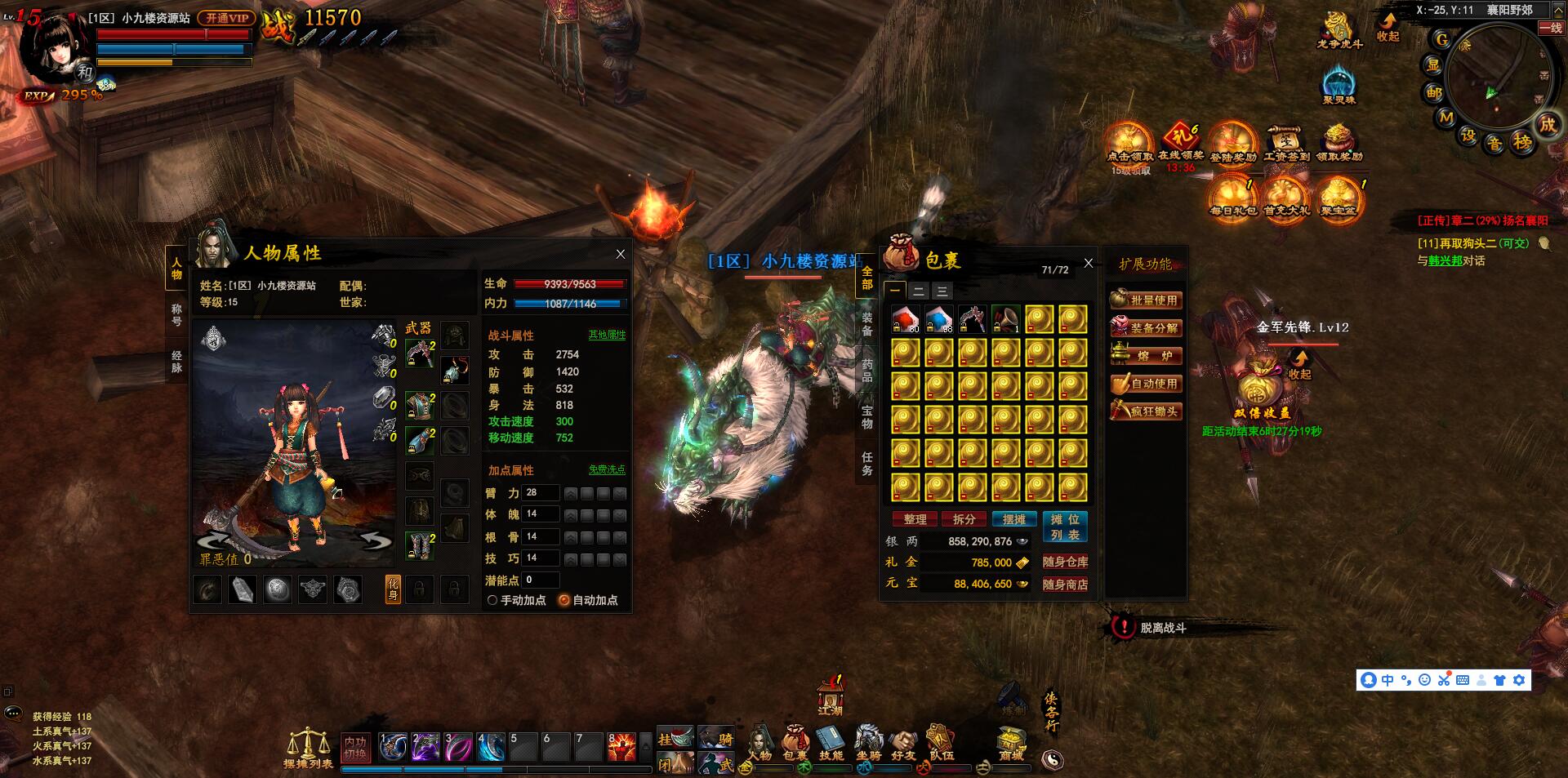The height and width of the screenshot is (778, 1568).
Task: Select 批量使用 batch use option
Action: (x=1146, y=300)
